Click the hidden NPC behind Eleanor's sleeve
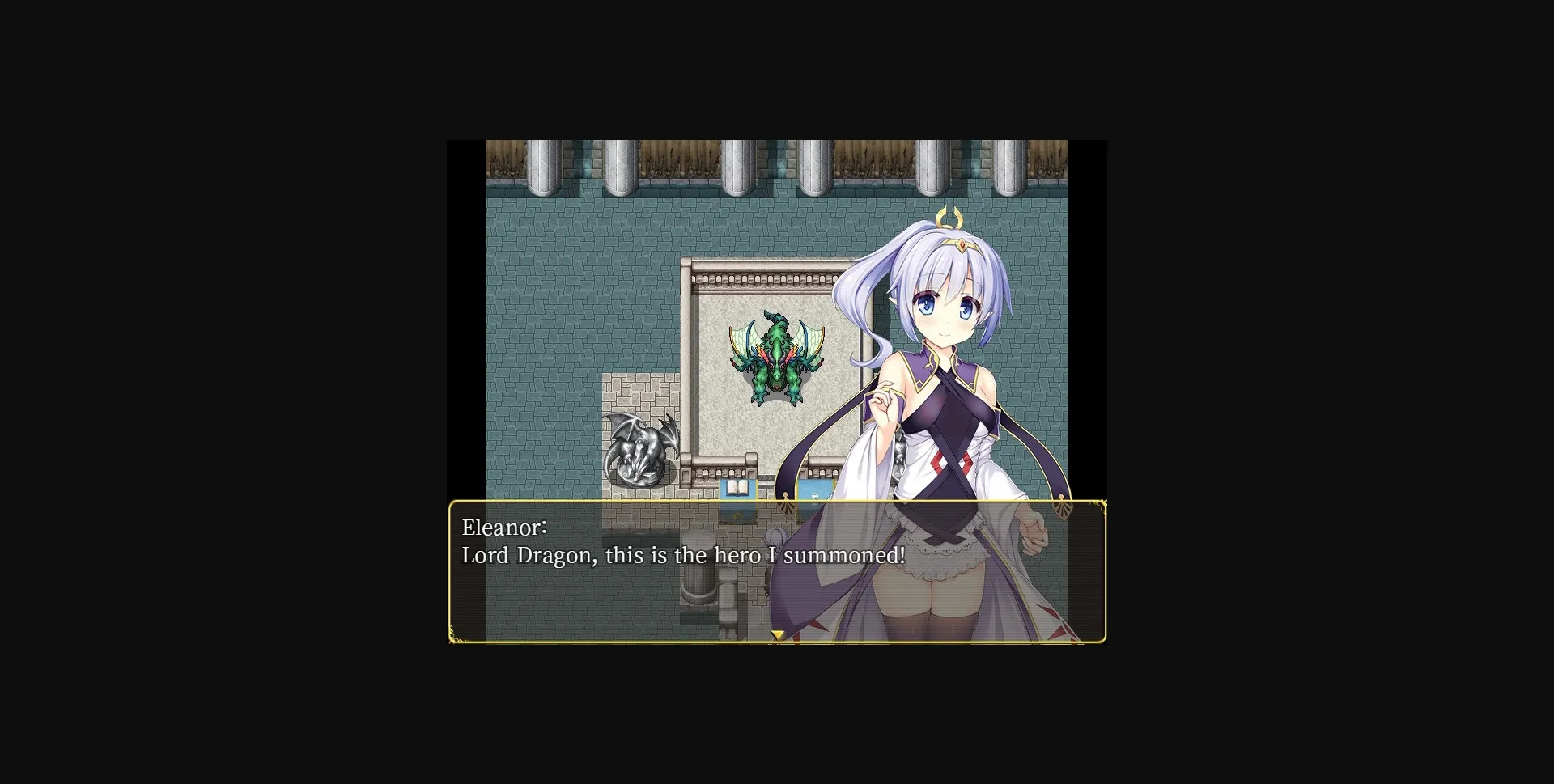 [x=776, y=538]
